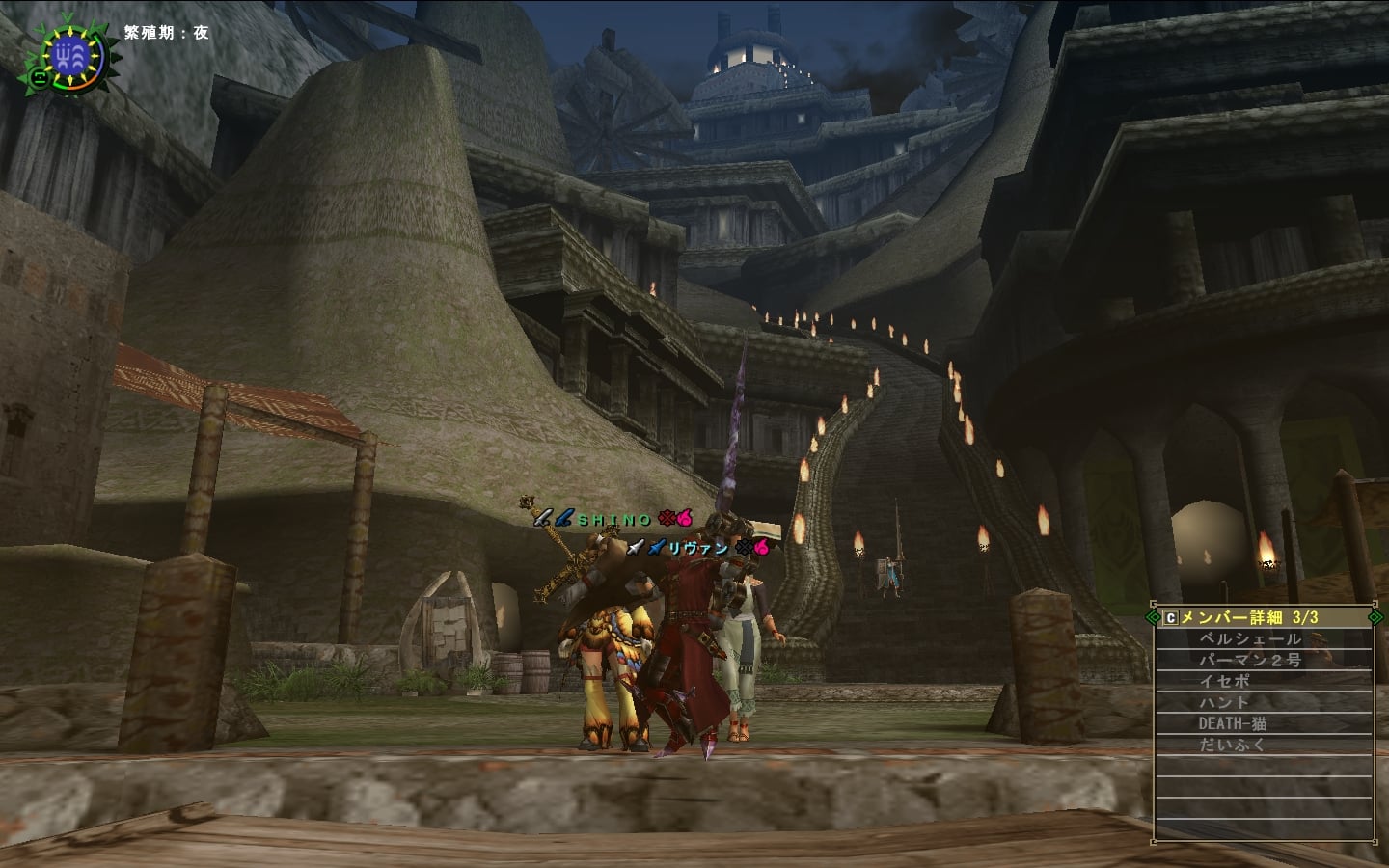Click DEATH-猫 in the member list
The height and width of the screenshot is (868, 1389).
[x=1233, y=724]
